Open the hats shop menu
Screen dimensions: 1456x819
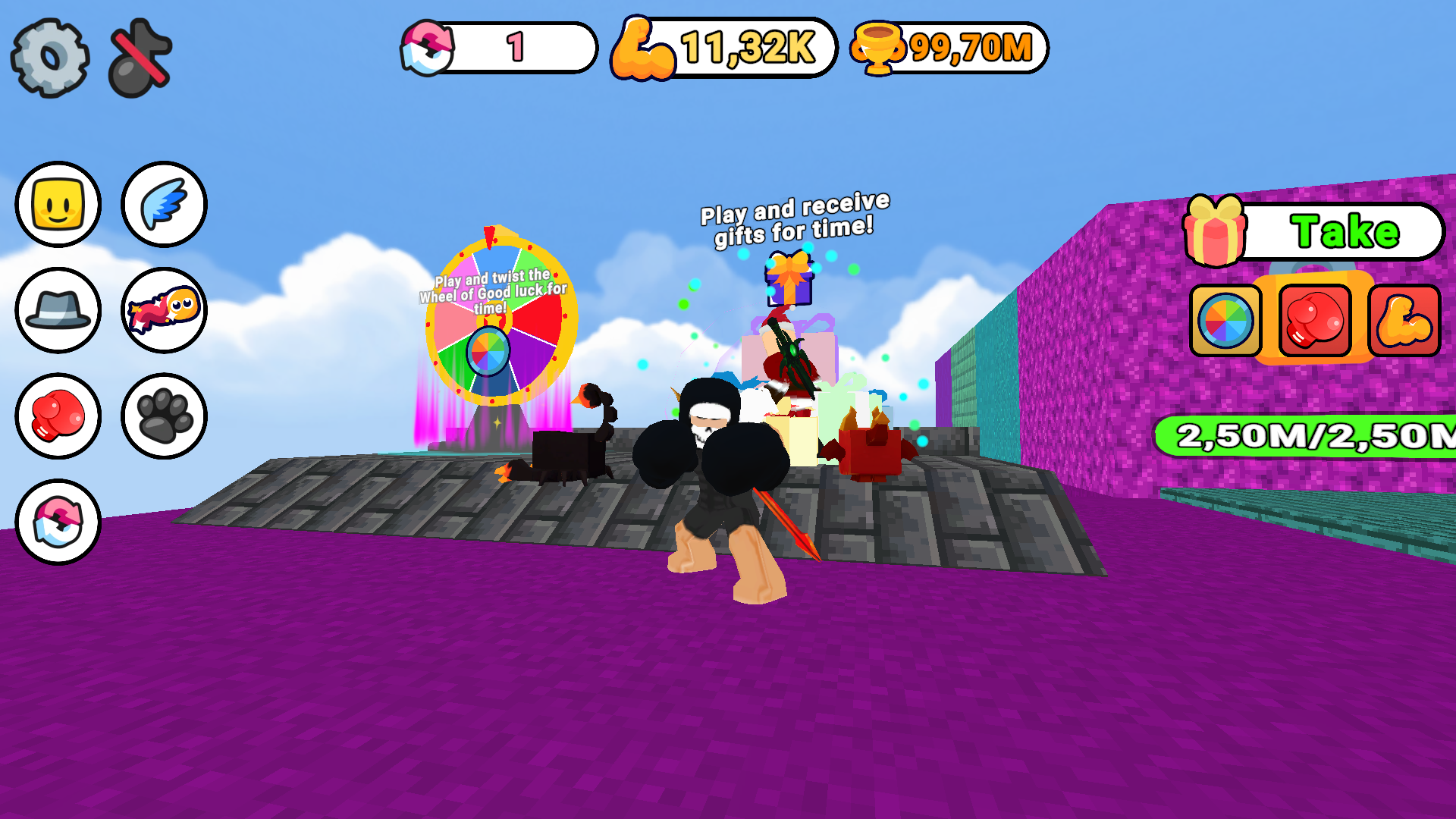tap(58, 309)
